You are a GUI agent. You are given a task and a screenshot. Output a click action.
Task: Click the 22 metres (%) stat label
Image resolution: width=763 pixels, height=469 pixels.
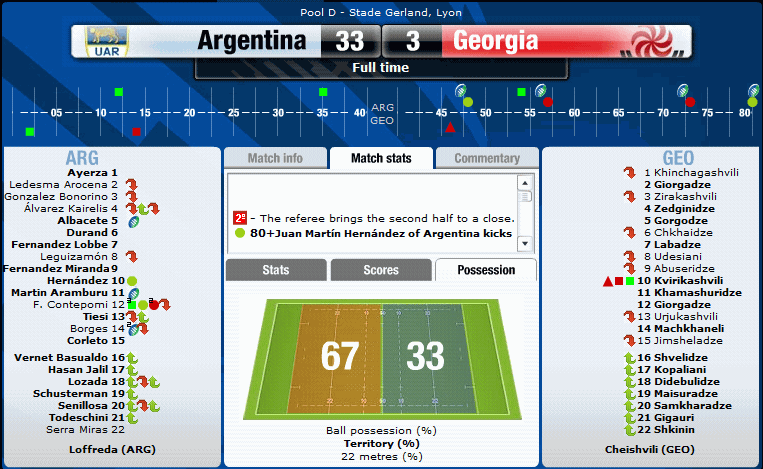[380, 455]
